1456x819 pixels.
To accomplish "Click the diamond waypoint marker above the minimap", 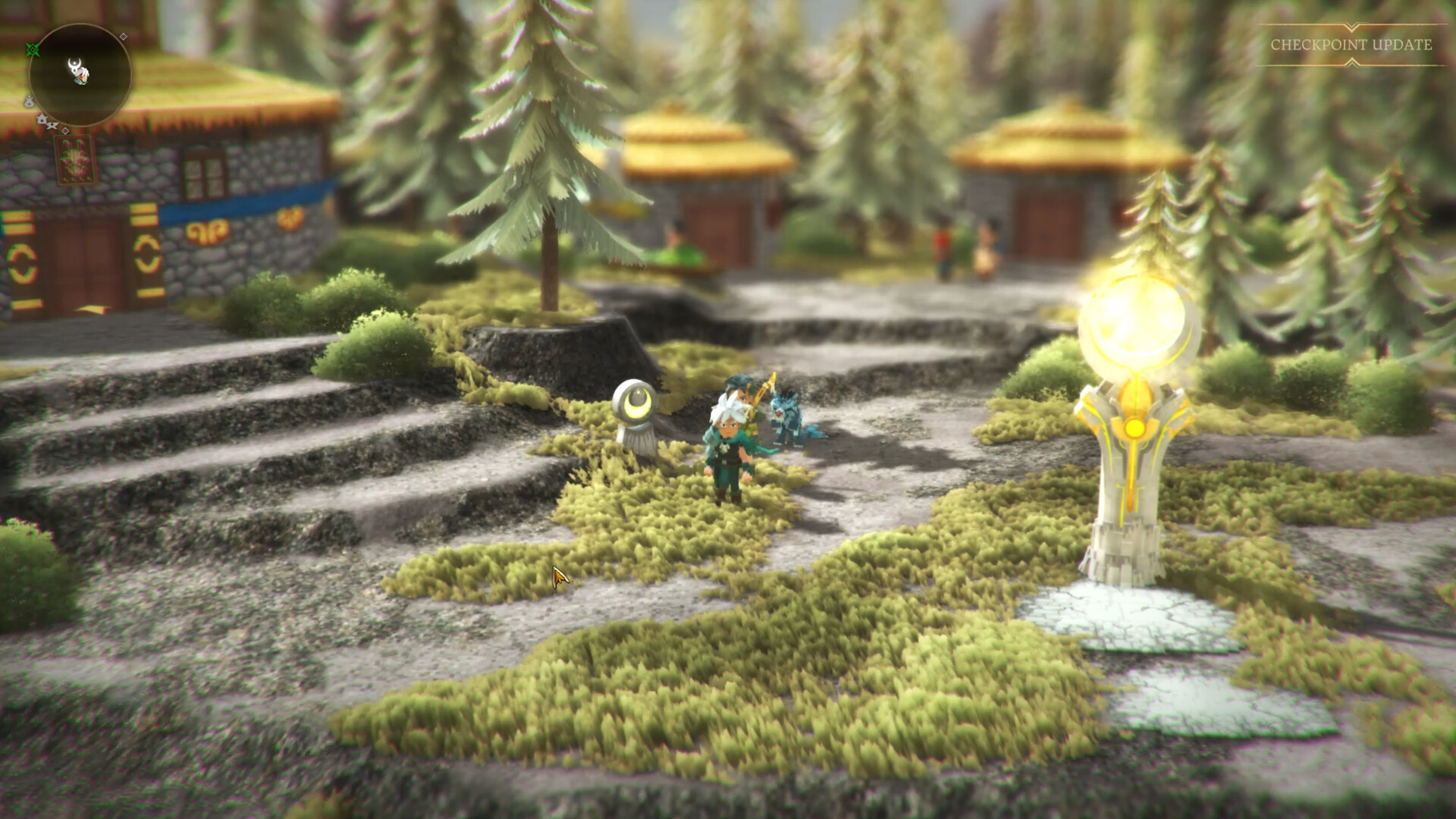I will point(123,36).
